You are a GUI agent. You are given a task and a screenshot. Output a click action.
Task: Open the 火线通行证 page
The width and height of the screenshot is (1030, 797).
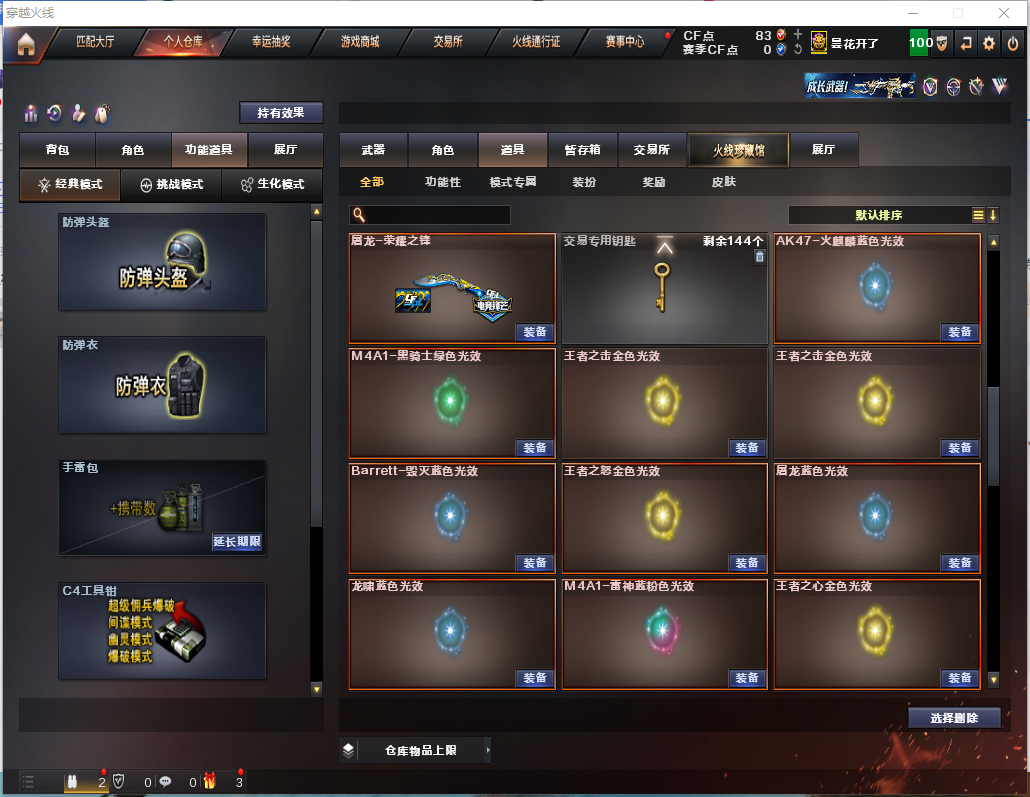tap(536, 42)
